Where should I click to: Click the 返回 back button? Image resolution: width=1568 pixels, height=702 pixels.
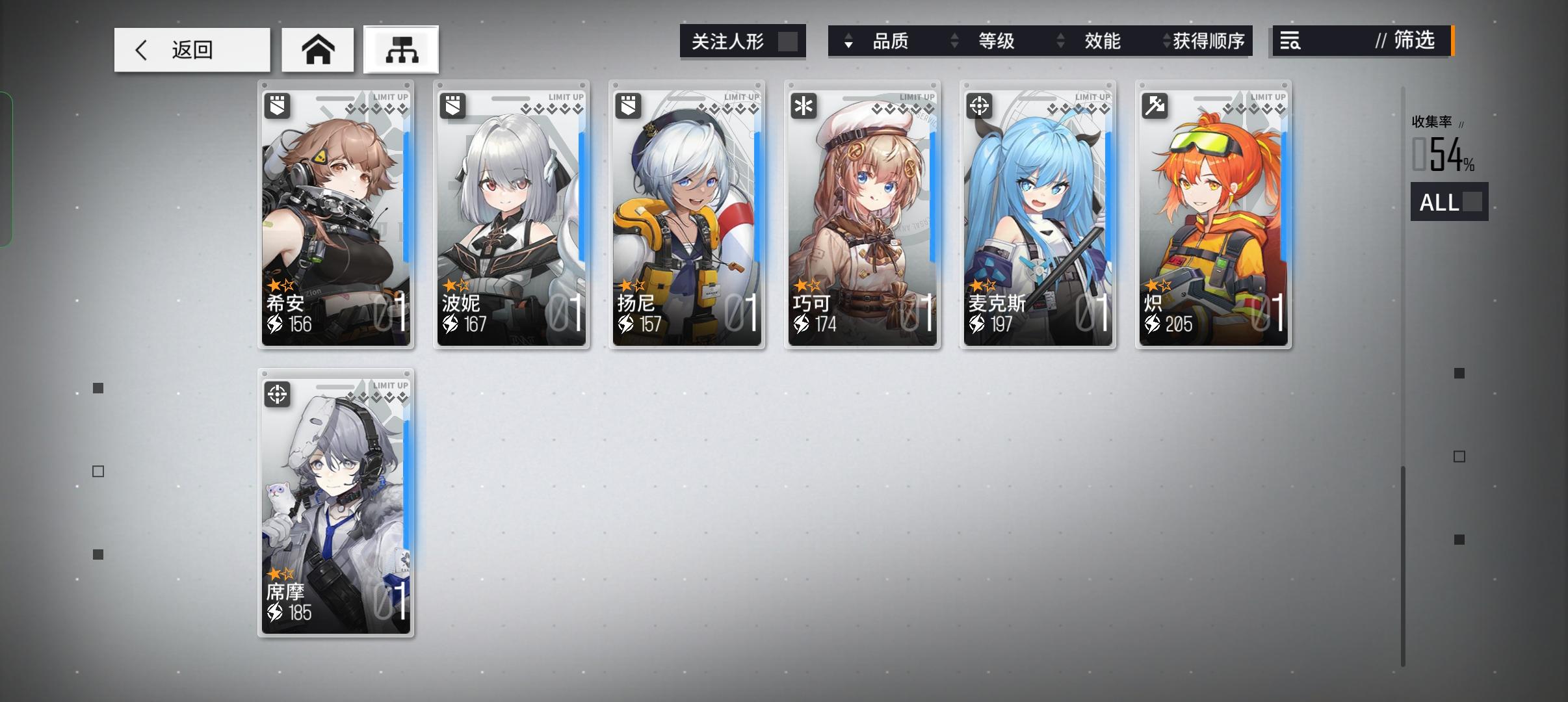click(x=192, y=49)
